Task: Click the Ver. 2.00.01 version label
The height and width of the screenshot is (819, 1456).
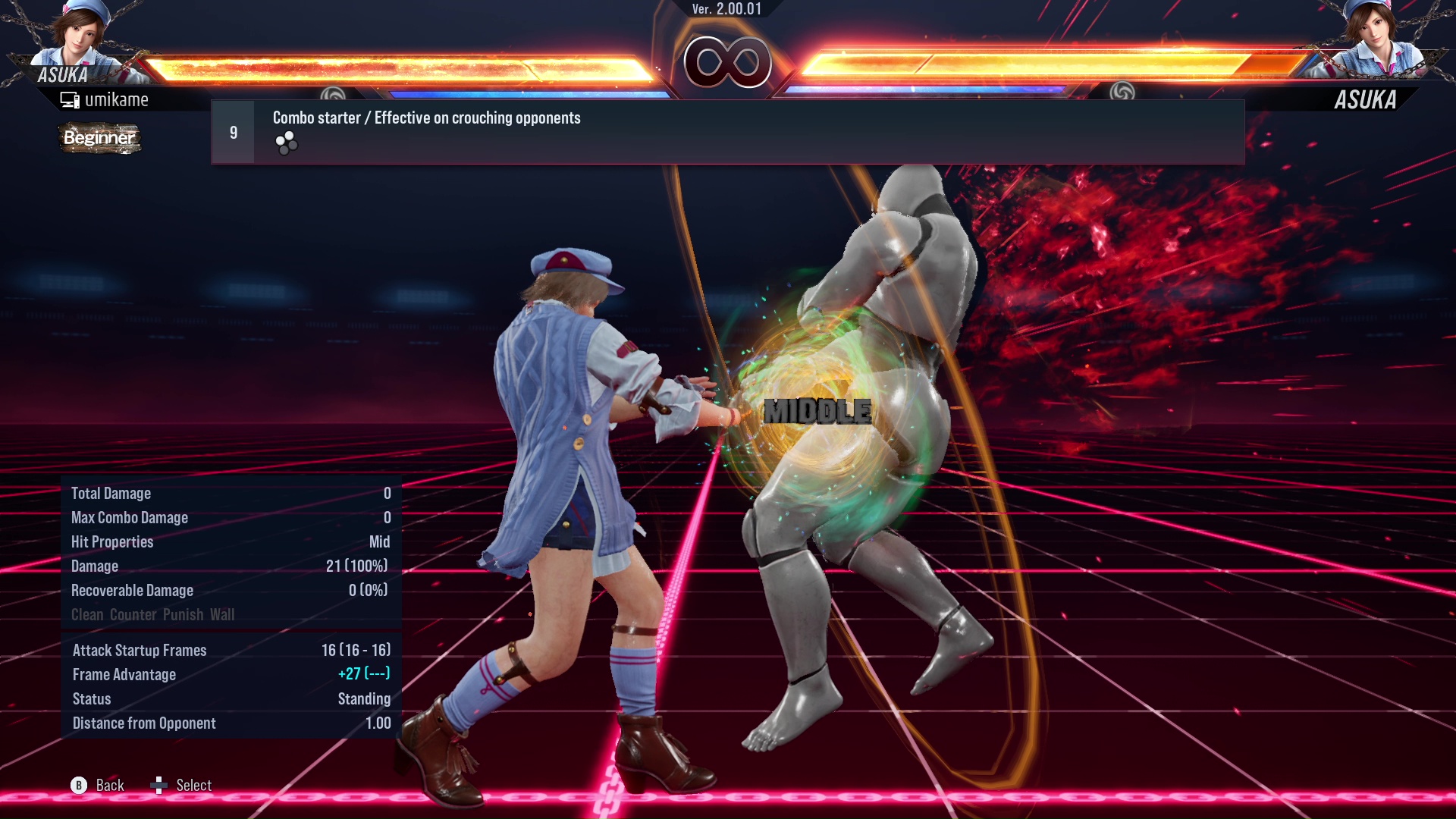Action: click(x=728, y=11)
